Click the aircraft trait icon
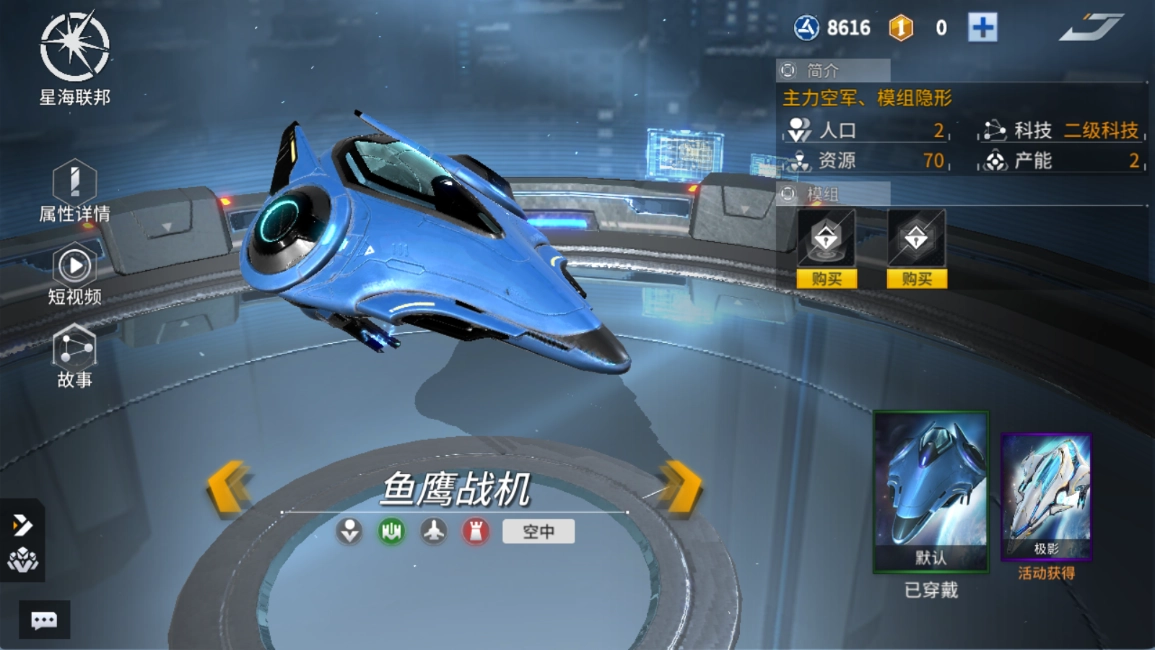The image size is (1155, 650). coord(433,531)
